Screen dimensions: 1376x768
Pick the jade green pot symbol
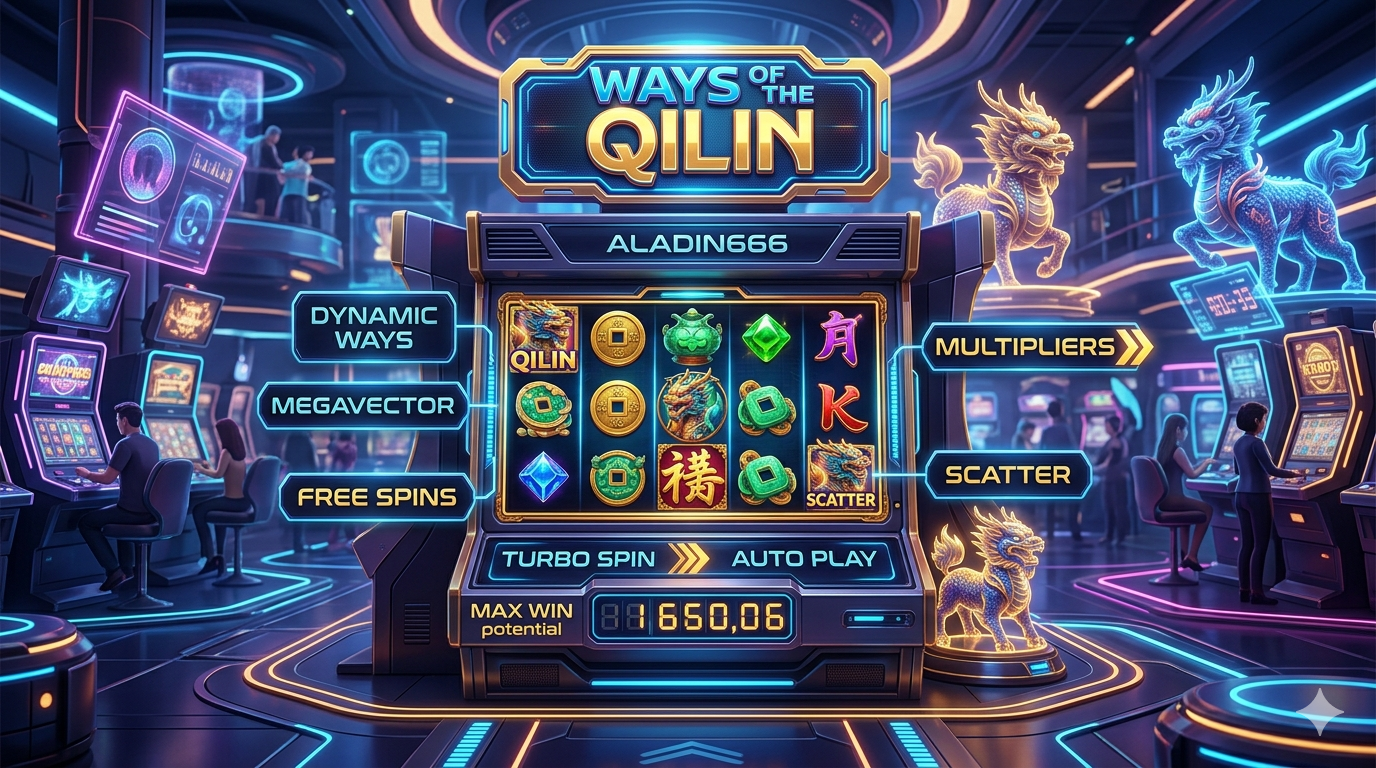(x=692, y=336)
